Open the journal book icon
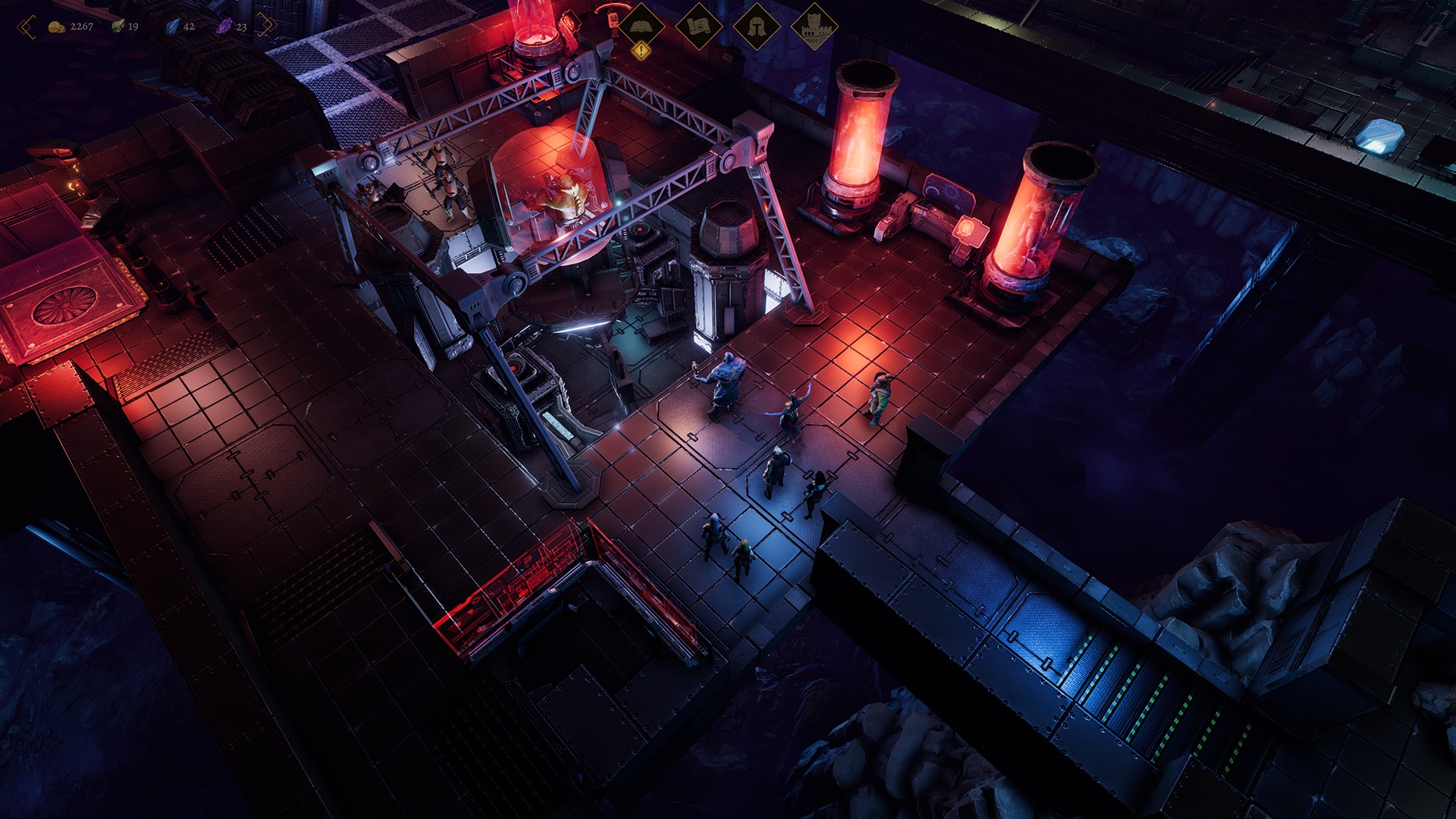The width and height of the screenshot is (1456, 819). click(642, 26)
